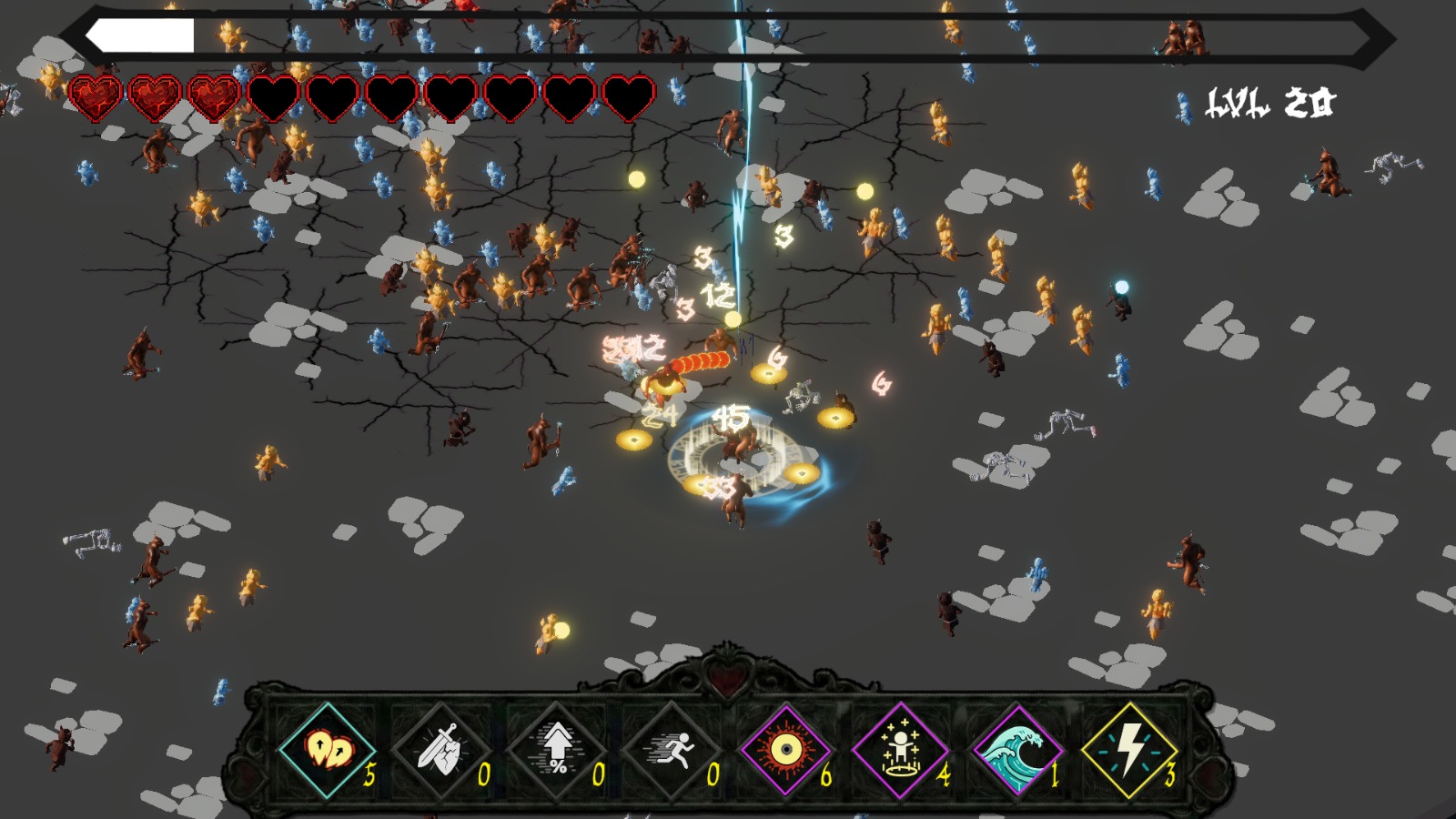This screenshot has height=819, width=1456.
Task: Choose the percent up-arrow upgrade icon
Action: (556, 751)
